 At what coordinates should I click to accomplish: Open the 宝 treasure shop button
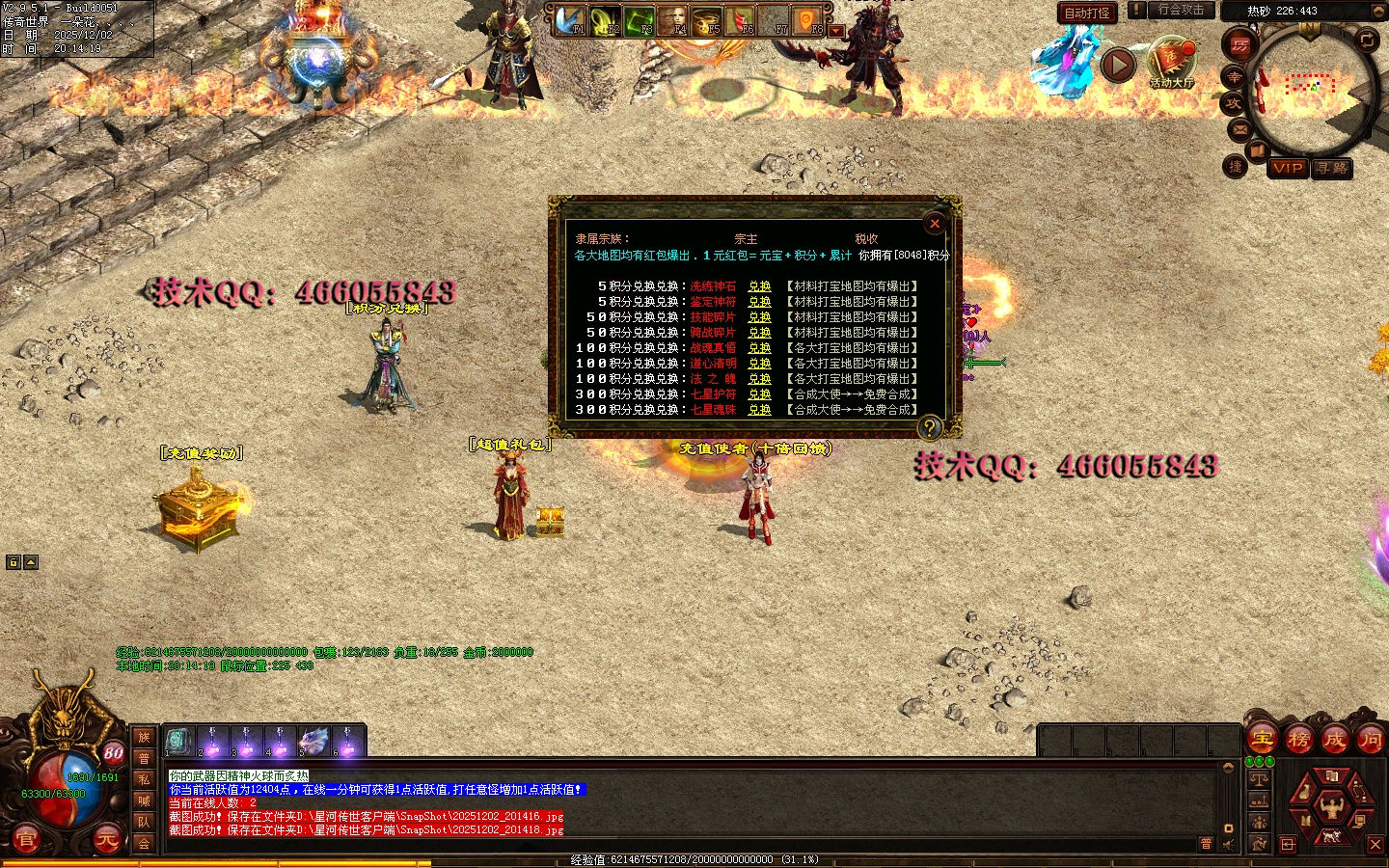1262,740
